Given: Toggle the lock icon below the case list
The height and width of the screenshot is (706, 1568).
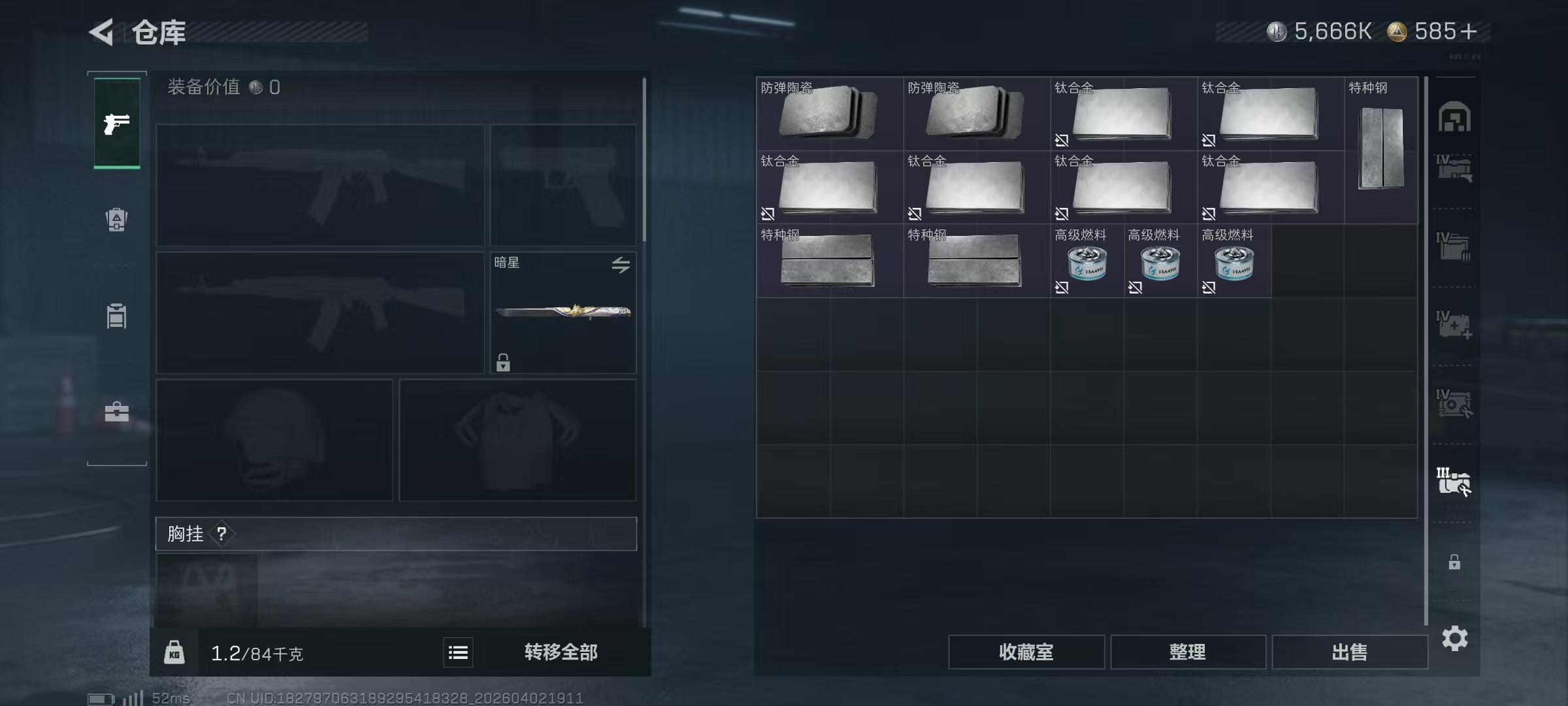Looking at the screenshot, I should click(x=1456, y=562).
